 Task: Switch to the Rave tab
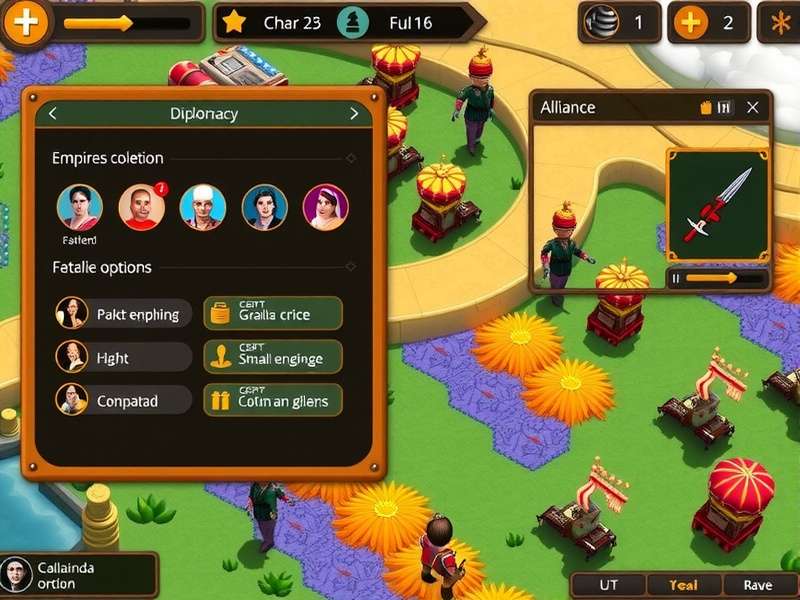tap(757, 586)
